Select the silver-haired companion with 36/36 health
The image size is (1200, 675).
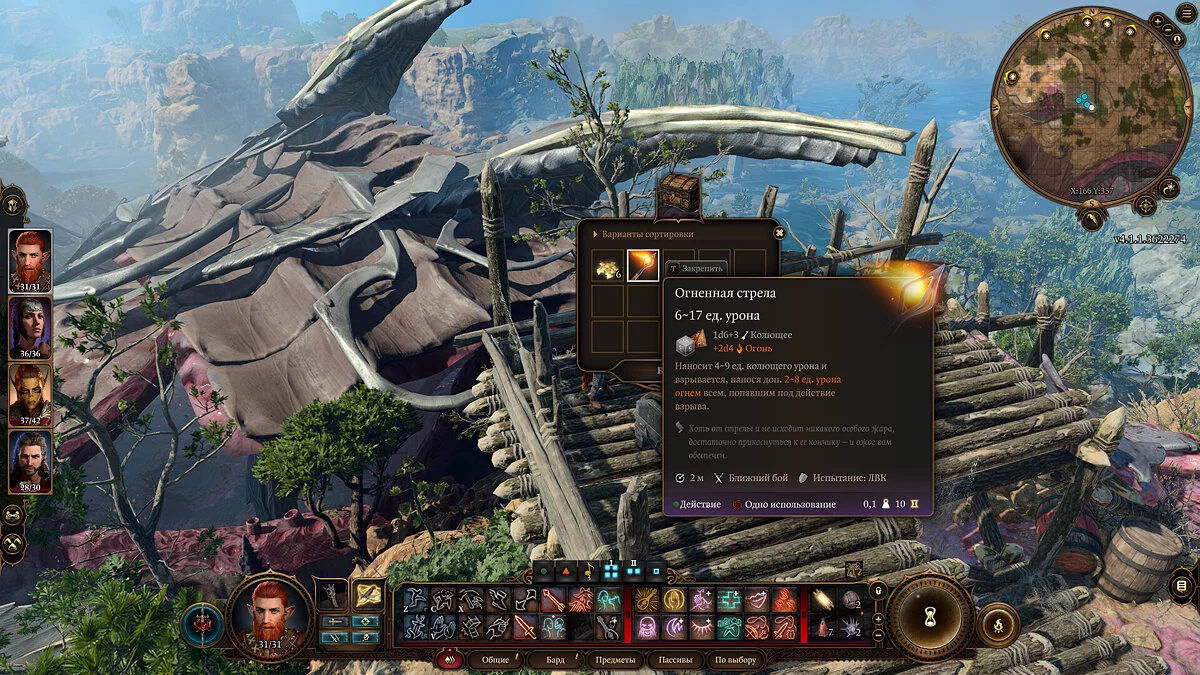point(31,327)
